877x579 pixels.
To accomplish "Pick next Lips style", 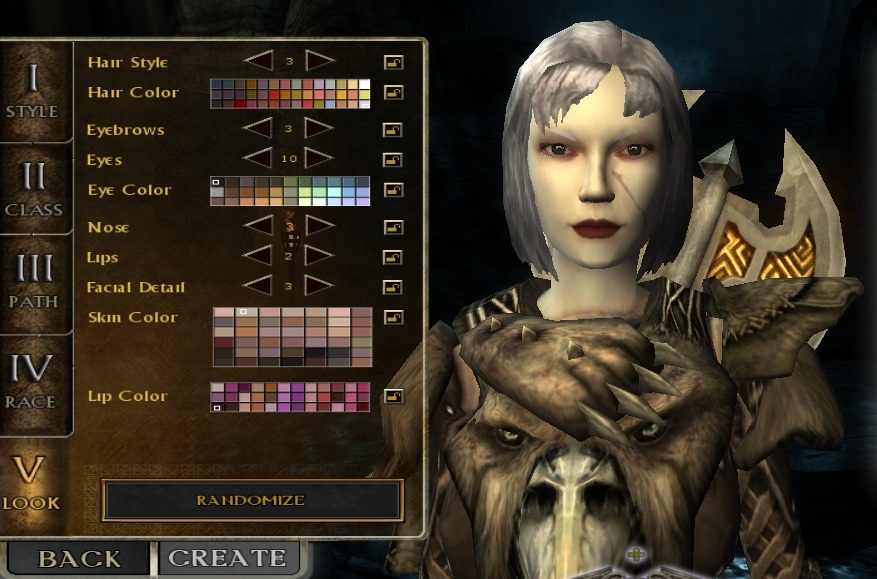I will tap(319, 256).
